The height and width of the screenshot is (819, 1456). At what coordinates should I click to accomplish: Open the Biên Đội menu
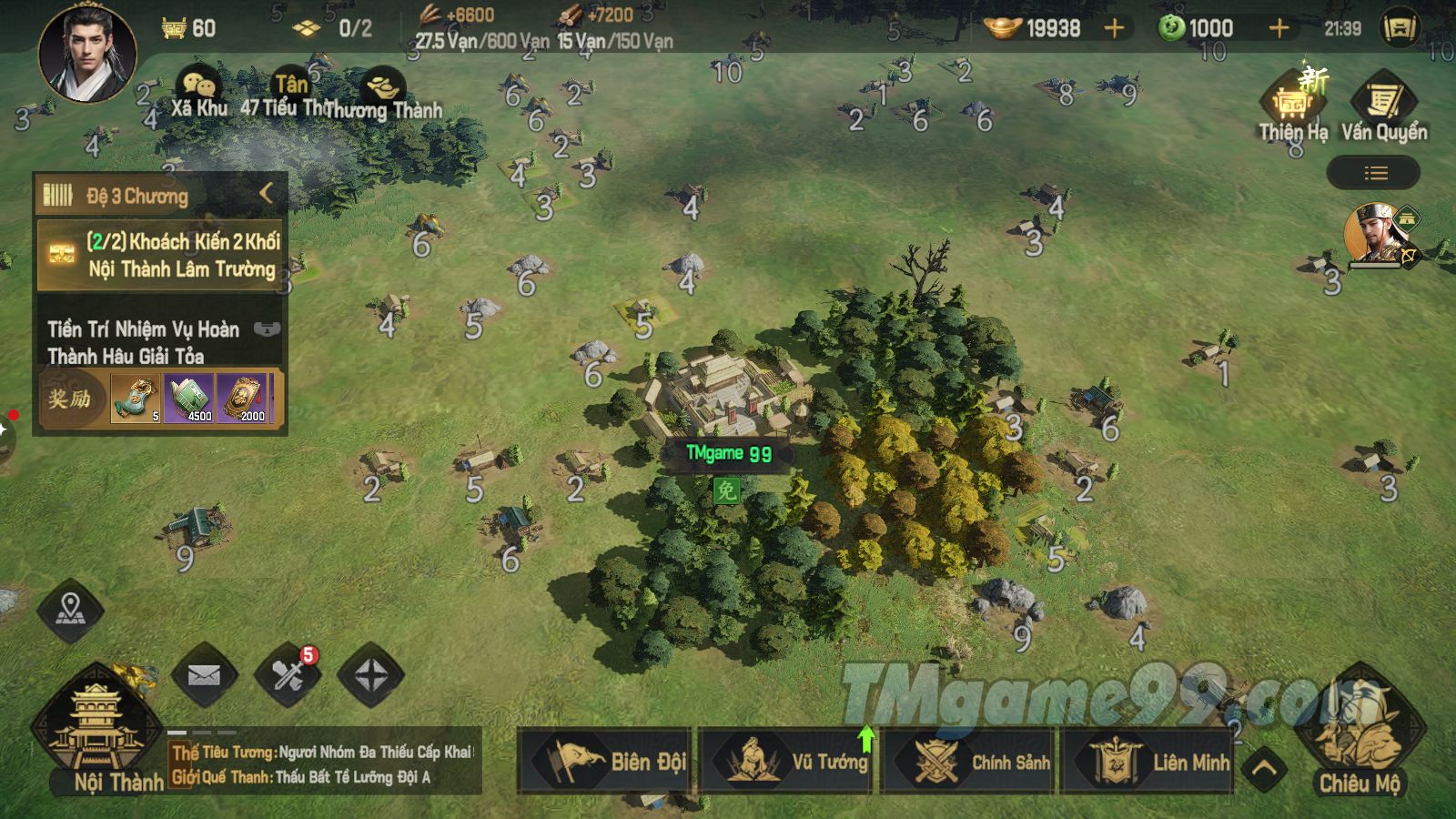click(x=605, y=761)
